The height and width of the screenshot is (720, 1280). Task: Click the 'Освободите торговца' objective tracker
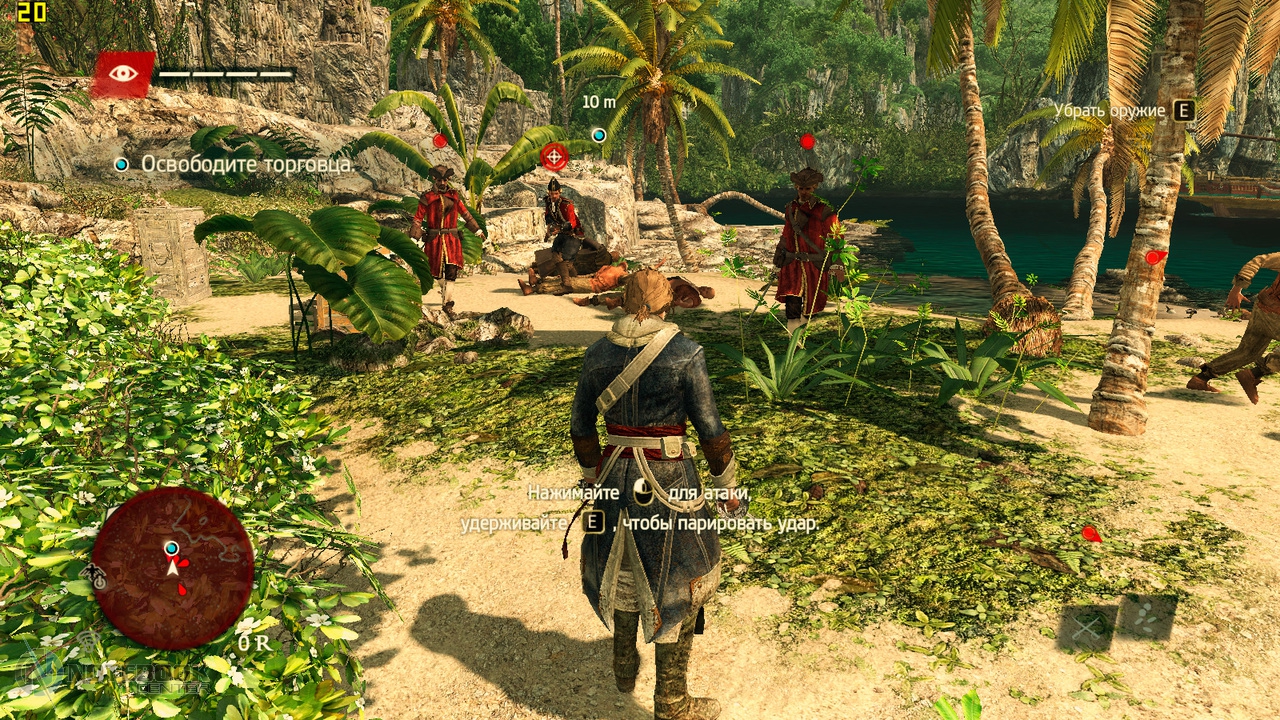coord(246,164)
